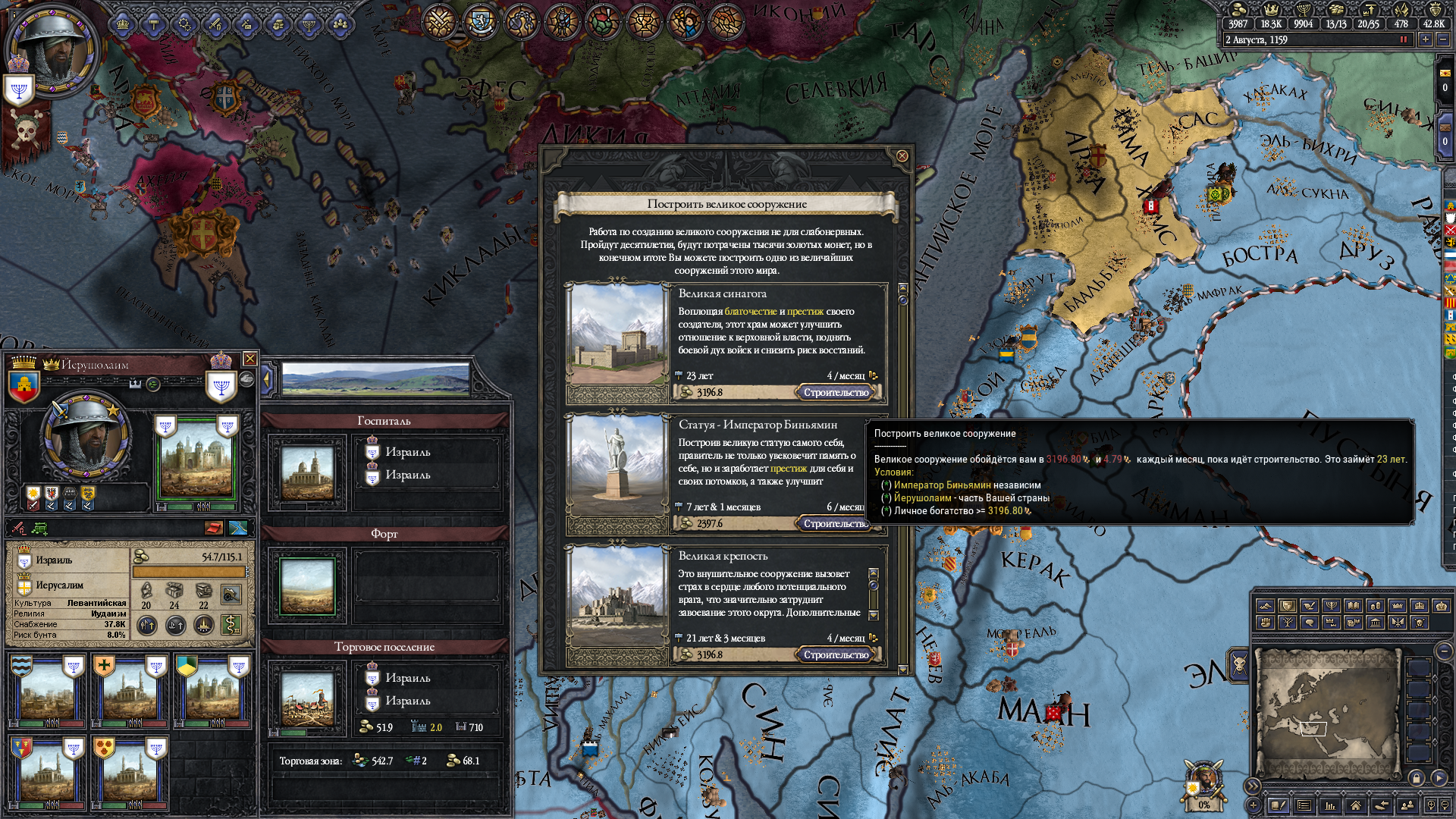The image size is (1456, 819).
Task: Build the Великая крепость great work
Action: point(836,655)
